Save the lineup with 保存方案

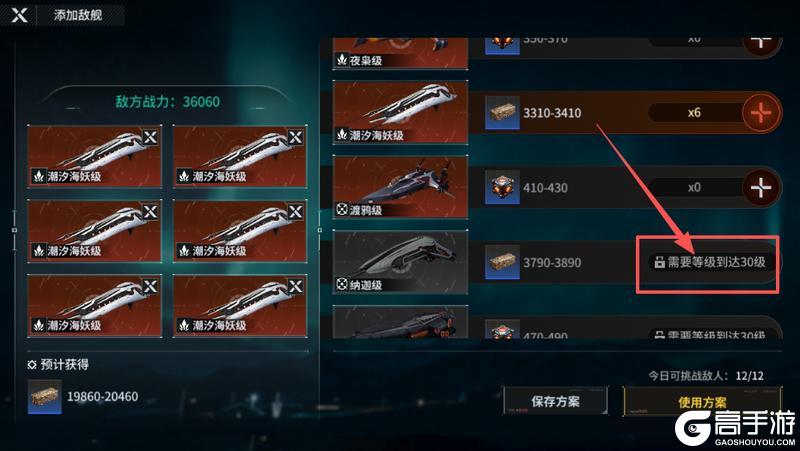coord(555,401)
